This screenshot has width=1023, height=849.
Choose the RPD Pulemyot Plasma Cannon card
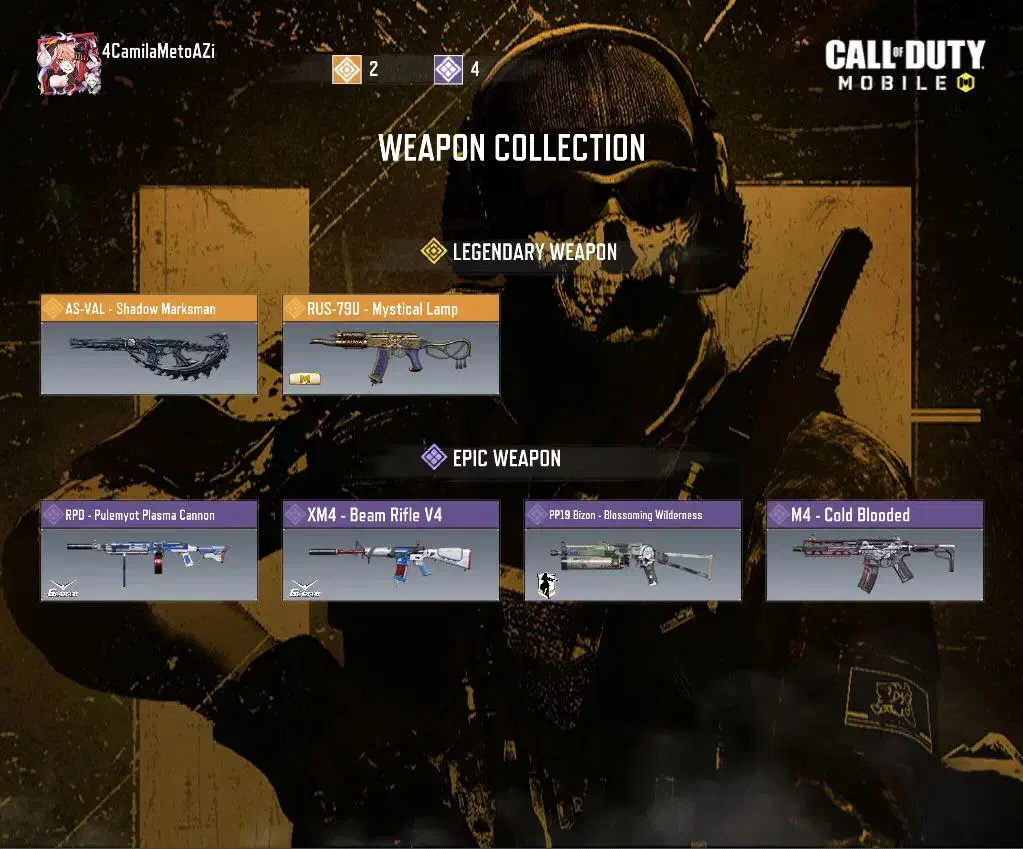coord(149,551)
